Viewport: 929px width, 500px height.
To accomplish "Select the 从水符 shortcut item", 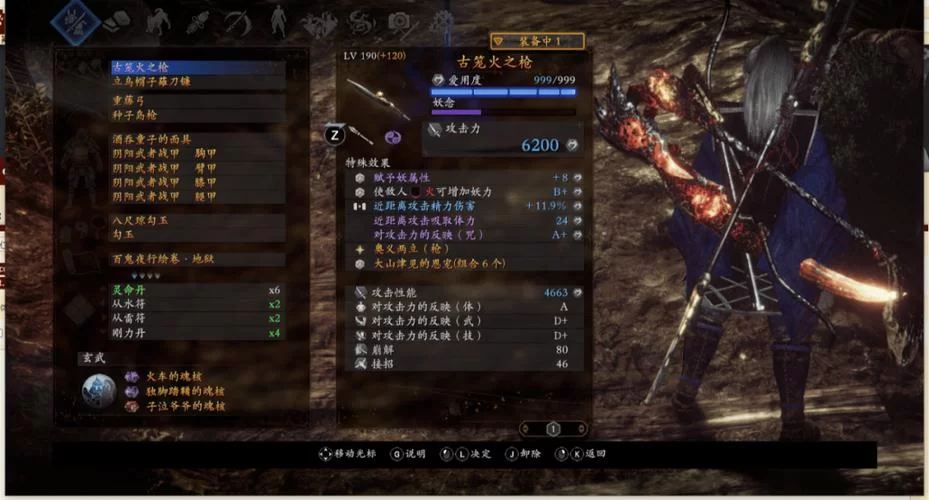I will [x=195, y=304].
